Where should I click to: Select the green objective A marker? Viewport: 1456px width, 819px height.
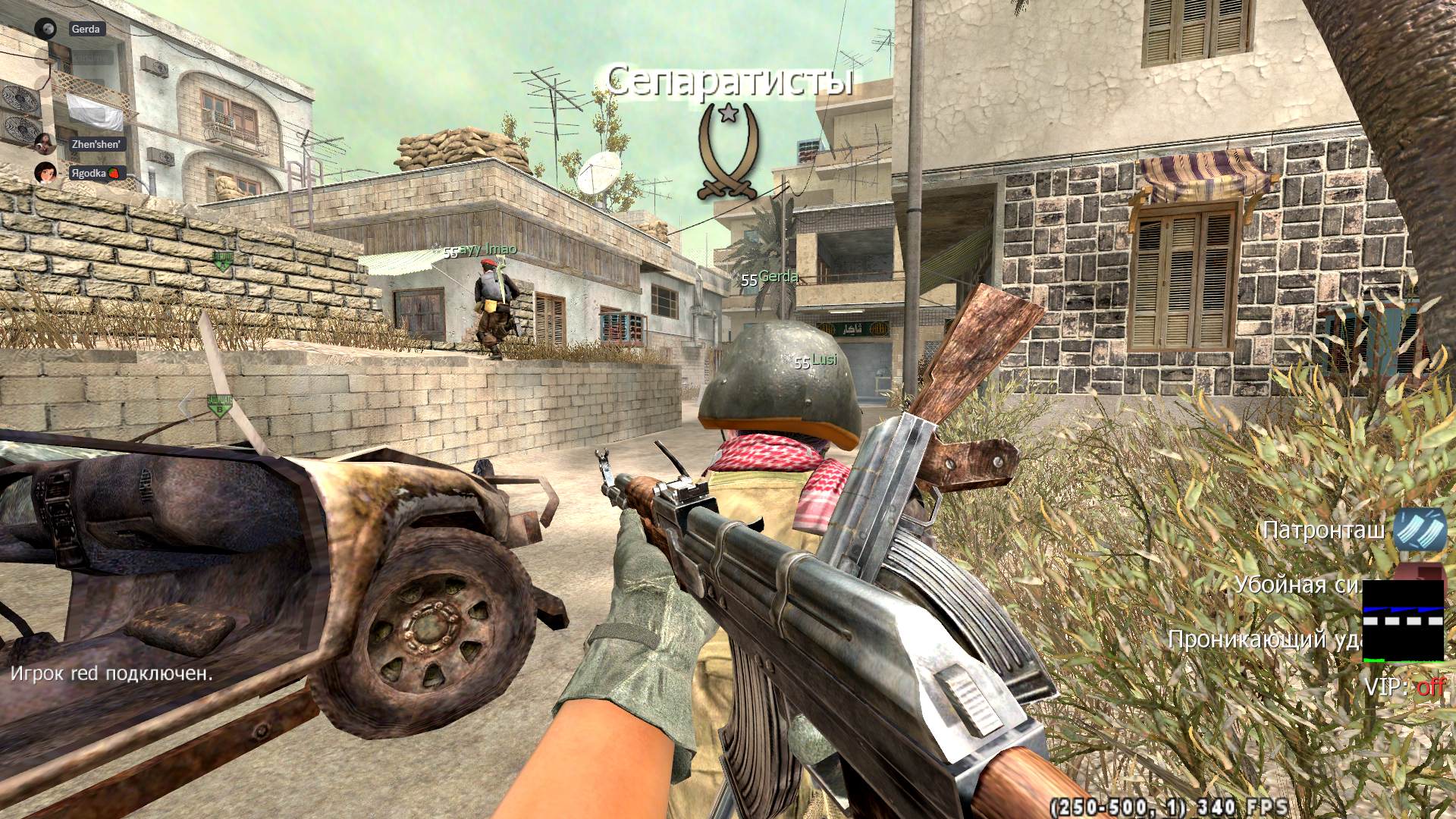click(x=222, y=261)
